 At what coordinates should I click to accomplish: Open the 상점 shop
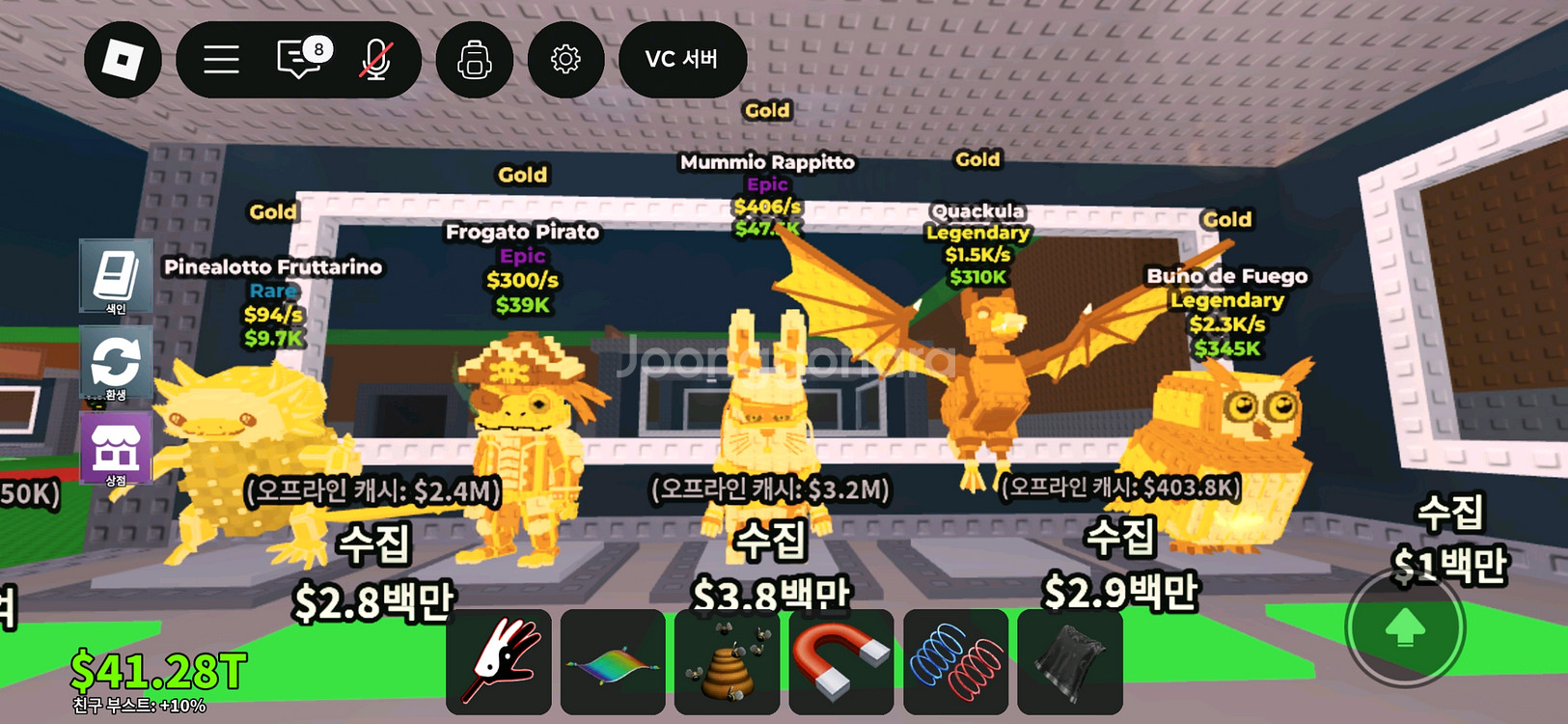click(x=116, y=449)
